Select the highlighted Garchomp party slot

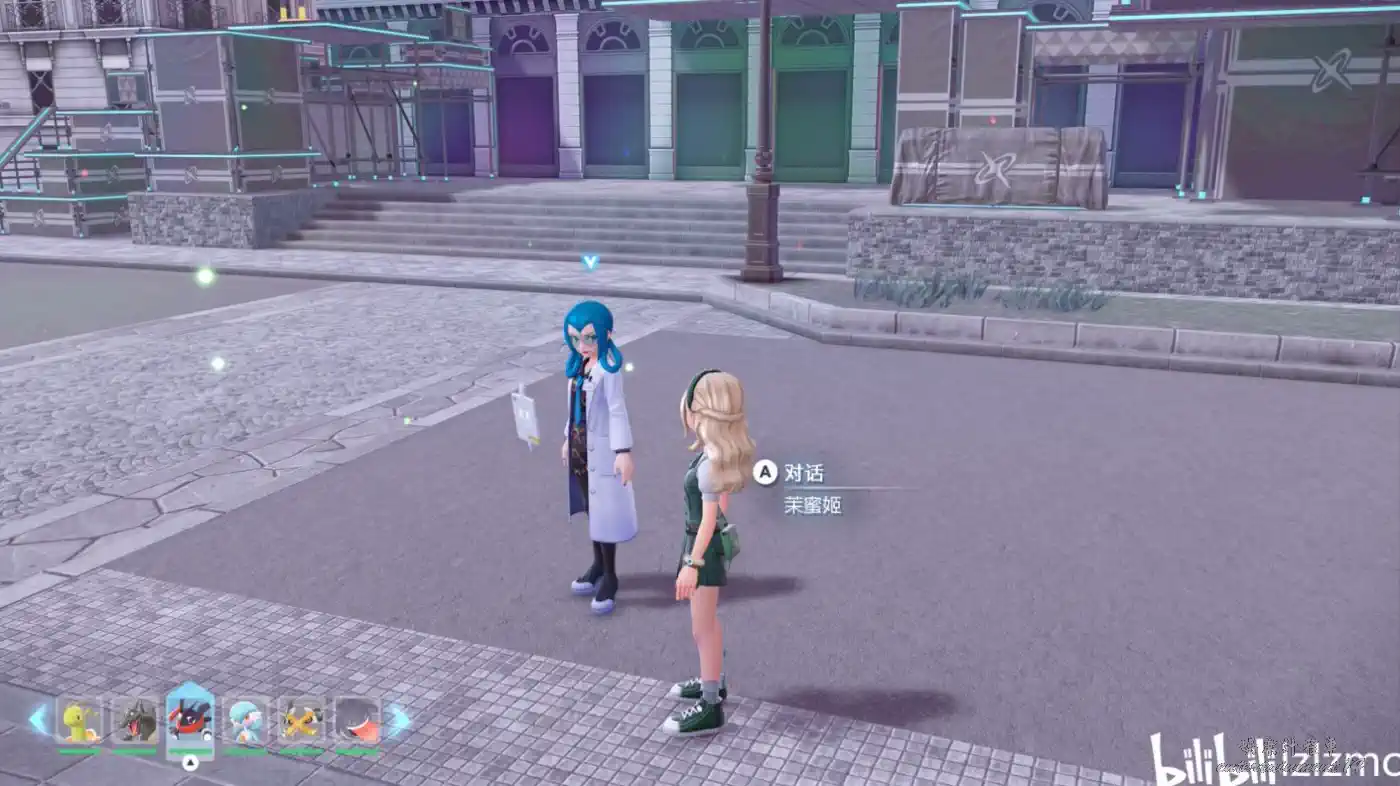point(190,720)
